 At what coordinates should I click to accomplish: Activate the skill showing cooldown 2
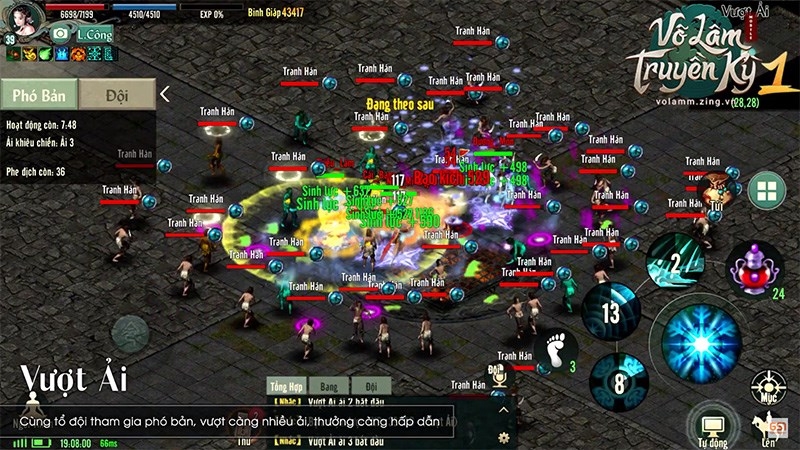[675, 262]
